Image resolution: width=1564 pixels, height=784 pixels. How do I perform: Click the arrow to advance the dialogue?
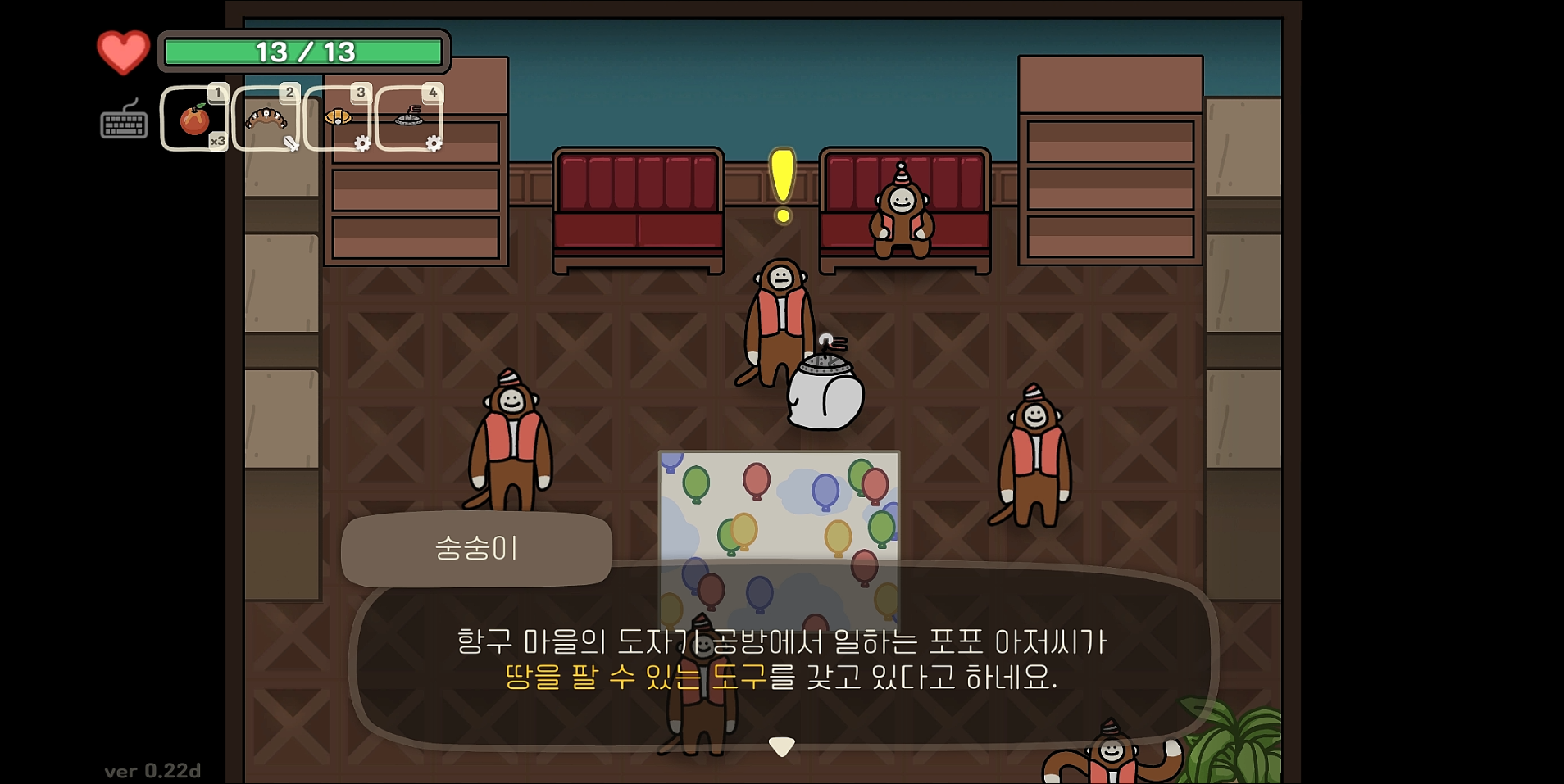(x=781, y=744)
